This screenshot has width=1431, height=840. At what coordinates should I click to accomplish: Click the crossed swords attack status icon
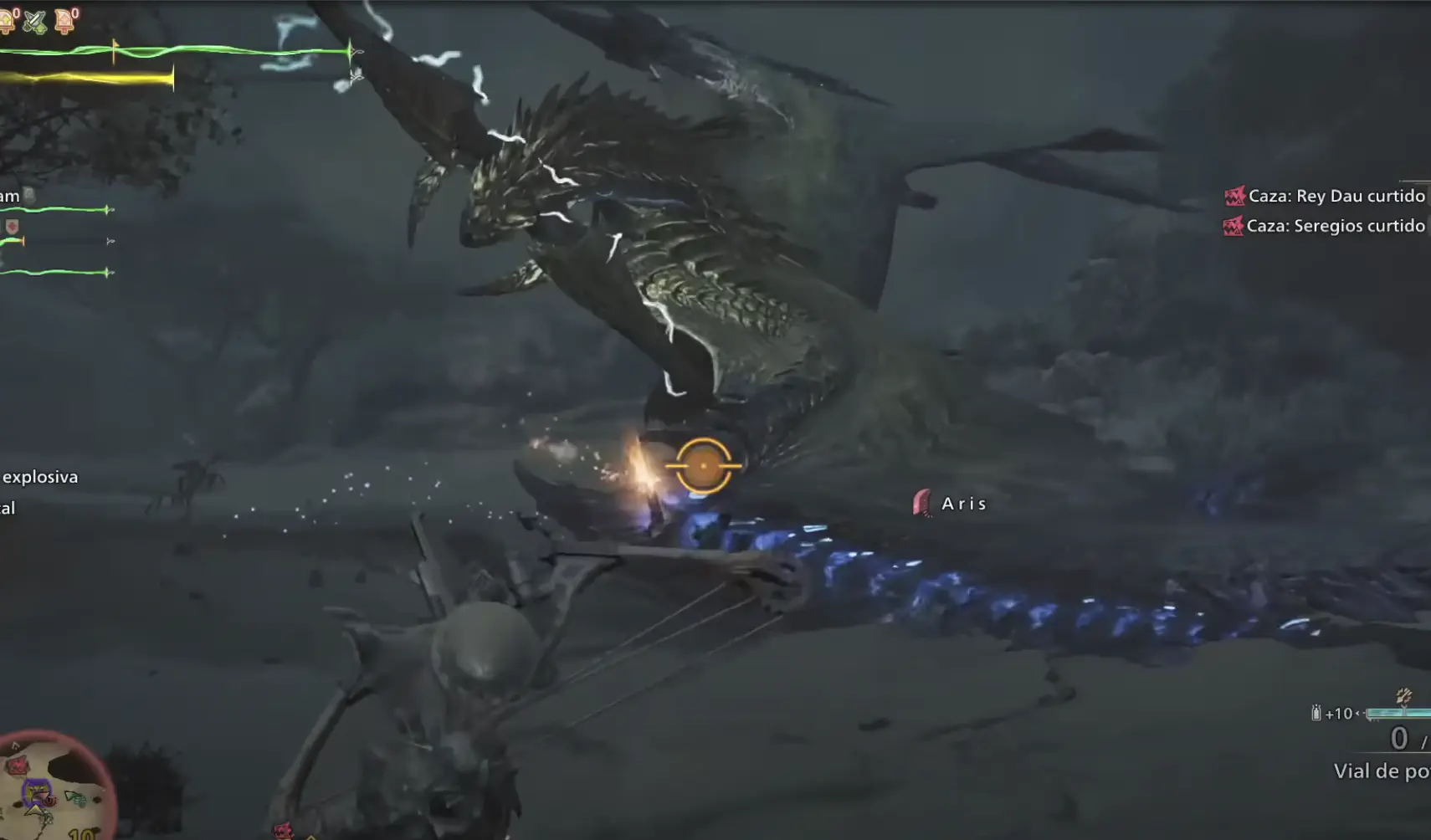pyautogui.click(x=35, y=22)
